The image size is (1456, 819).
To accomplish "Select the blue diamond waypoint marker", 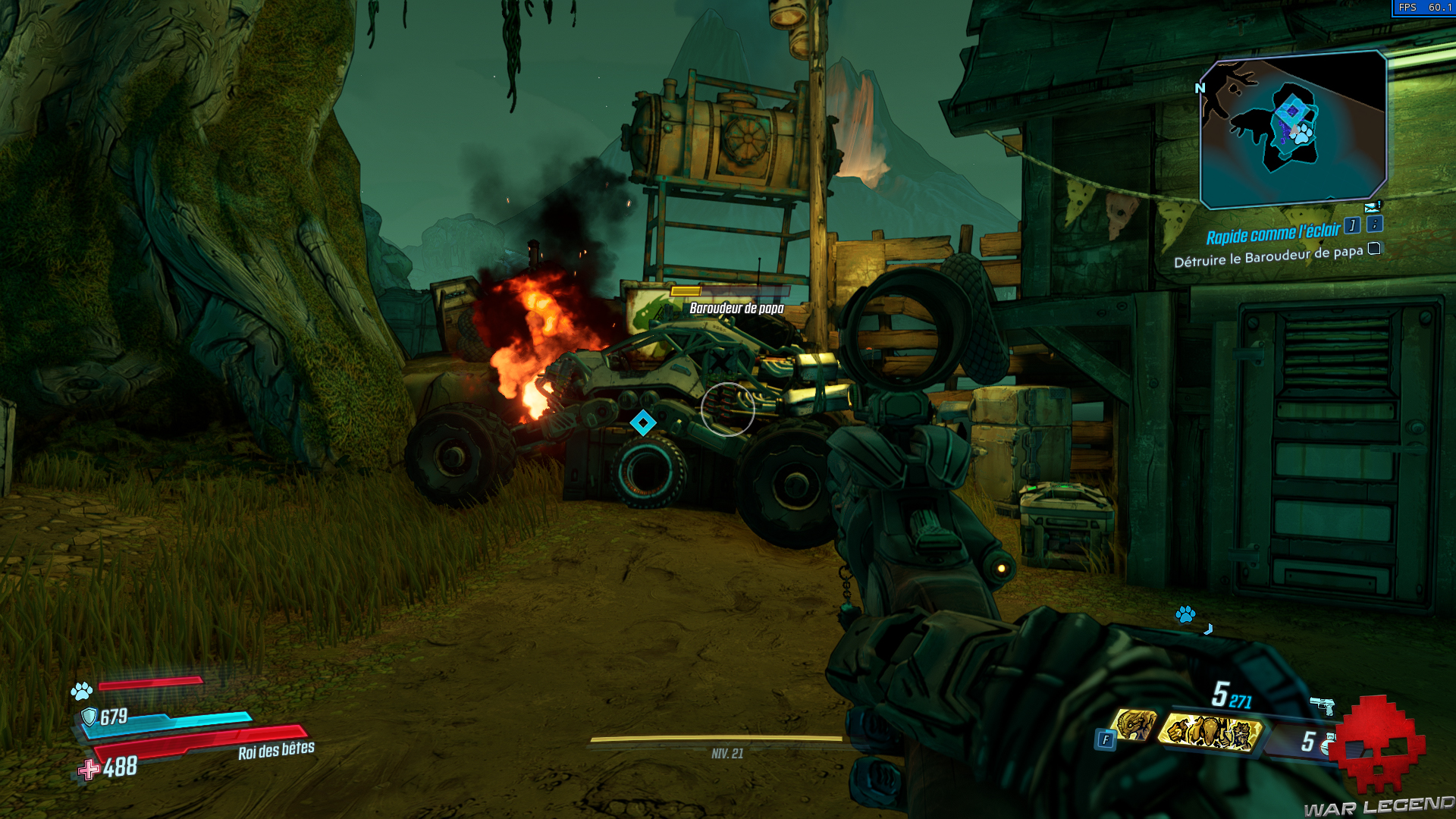I will tap(643, 422).
